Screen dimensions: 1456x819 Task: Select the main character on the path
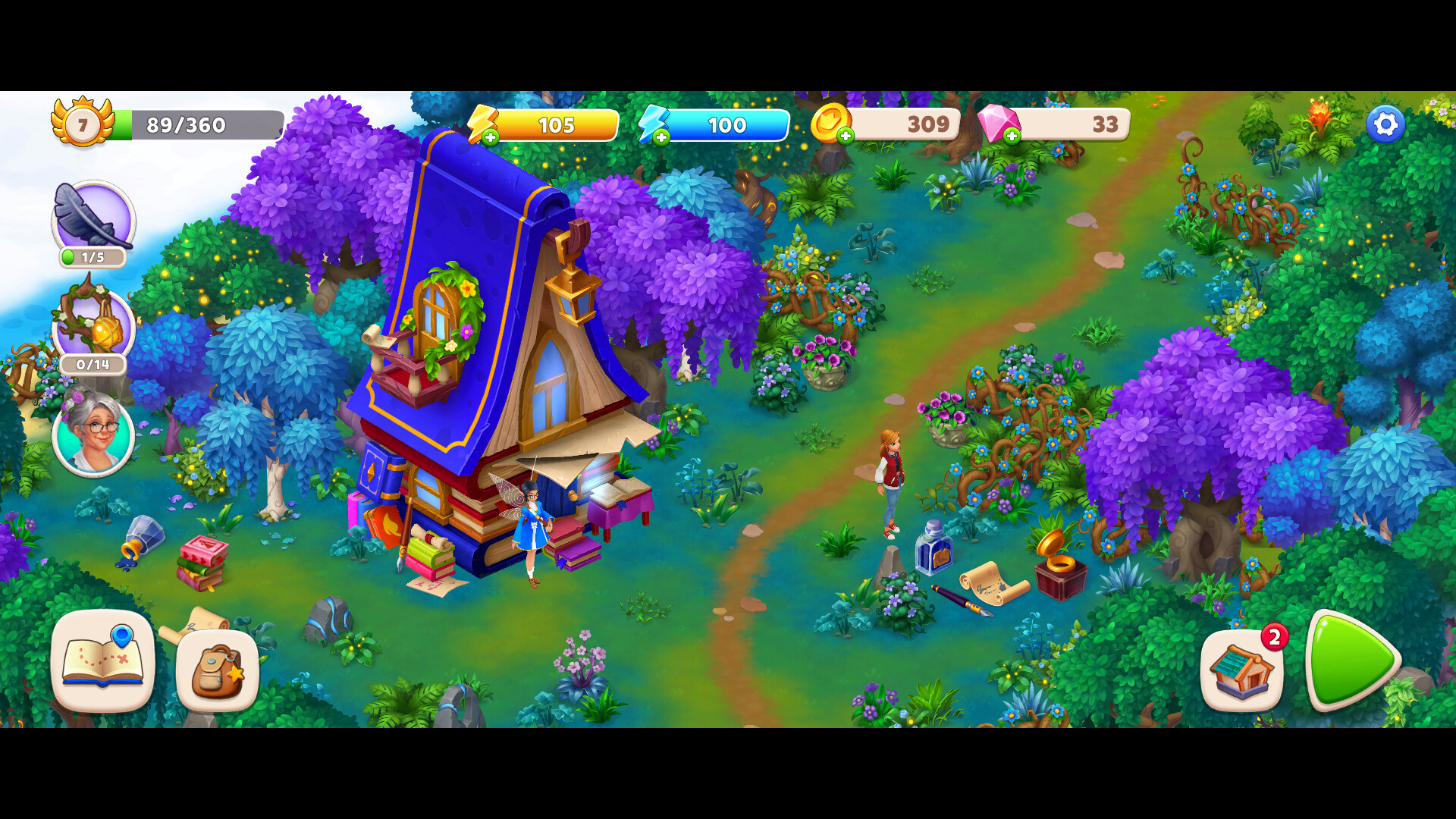click(890, 478)
